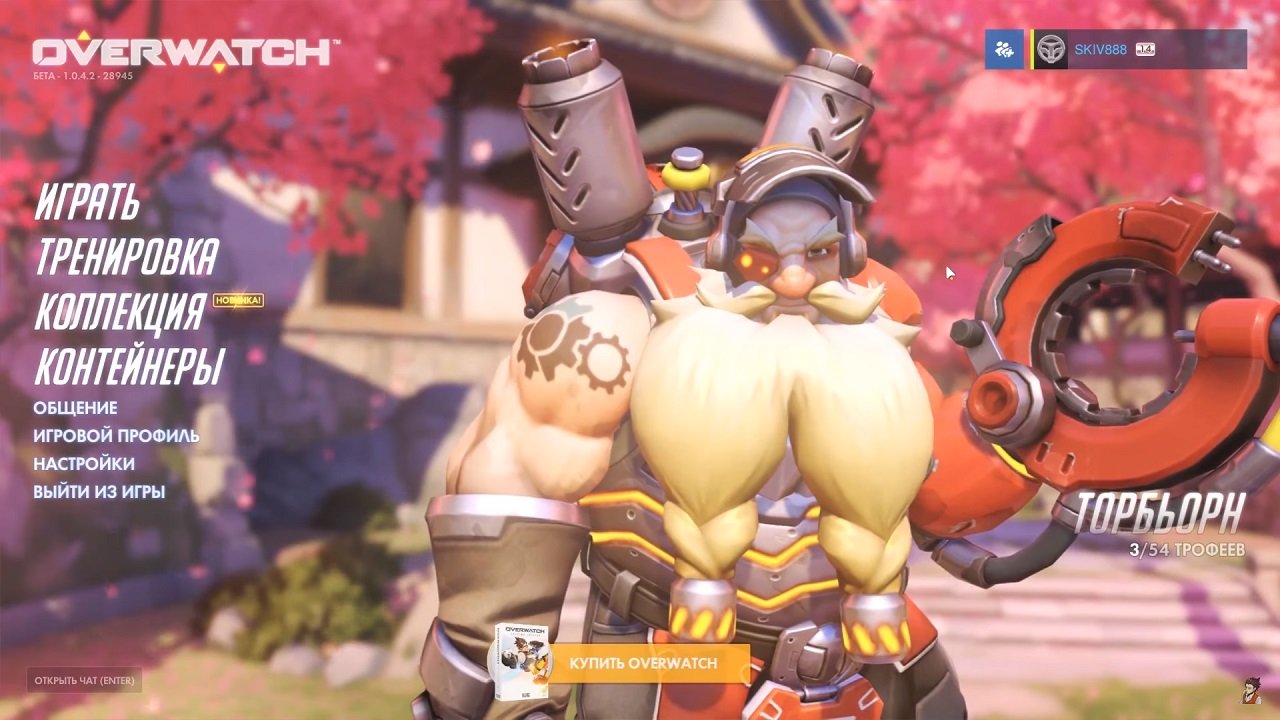Select ОБЩЕНИЕ in the sidebar menu
The height and width of the screenshot is (720, 1280).
click(x=76, y=408)
